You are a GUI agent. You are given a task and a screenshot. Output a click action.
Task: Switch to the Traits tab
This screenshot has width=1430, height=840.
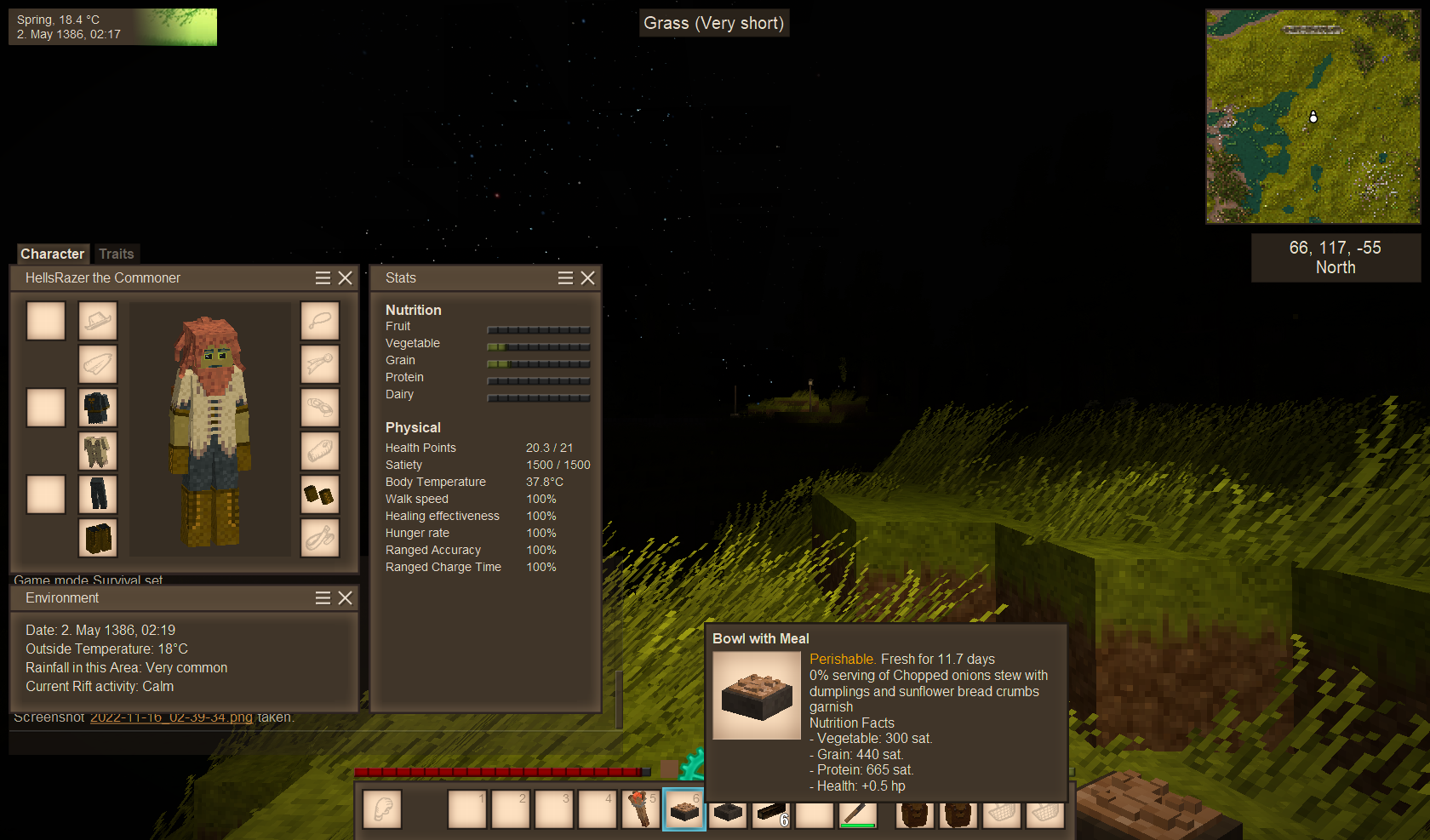pyautogui.click(x=116, y=254)
